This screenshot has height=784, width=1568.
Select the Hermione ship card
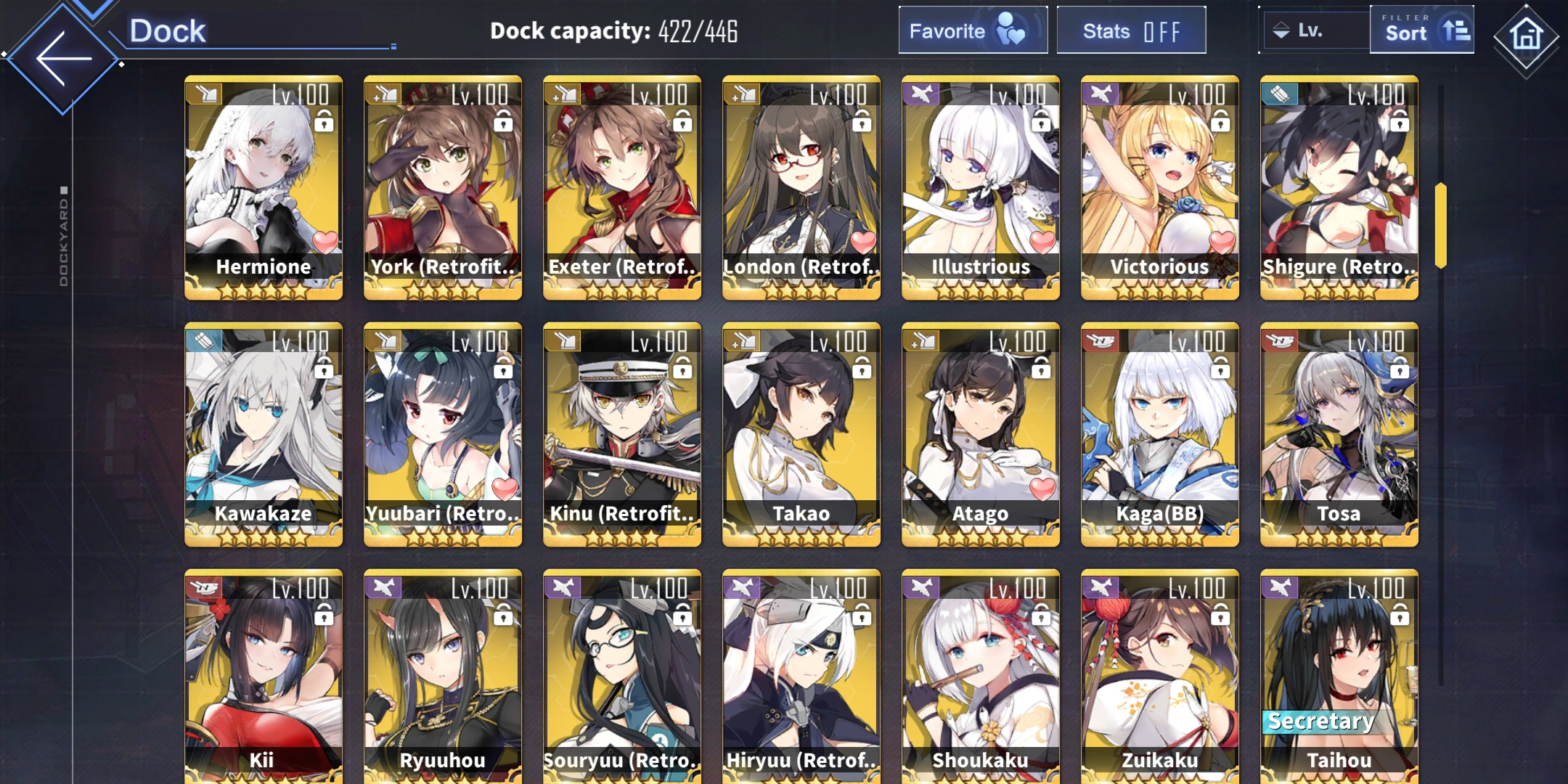click(264, 187)
